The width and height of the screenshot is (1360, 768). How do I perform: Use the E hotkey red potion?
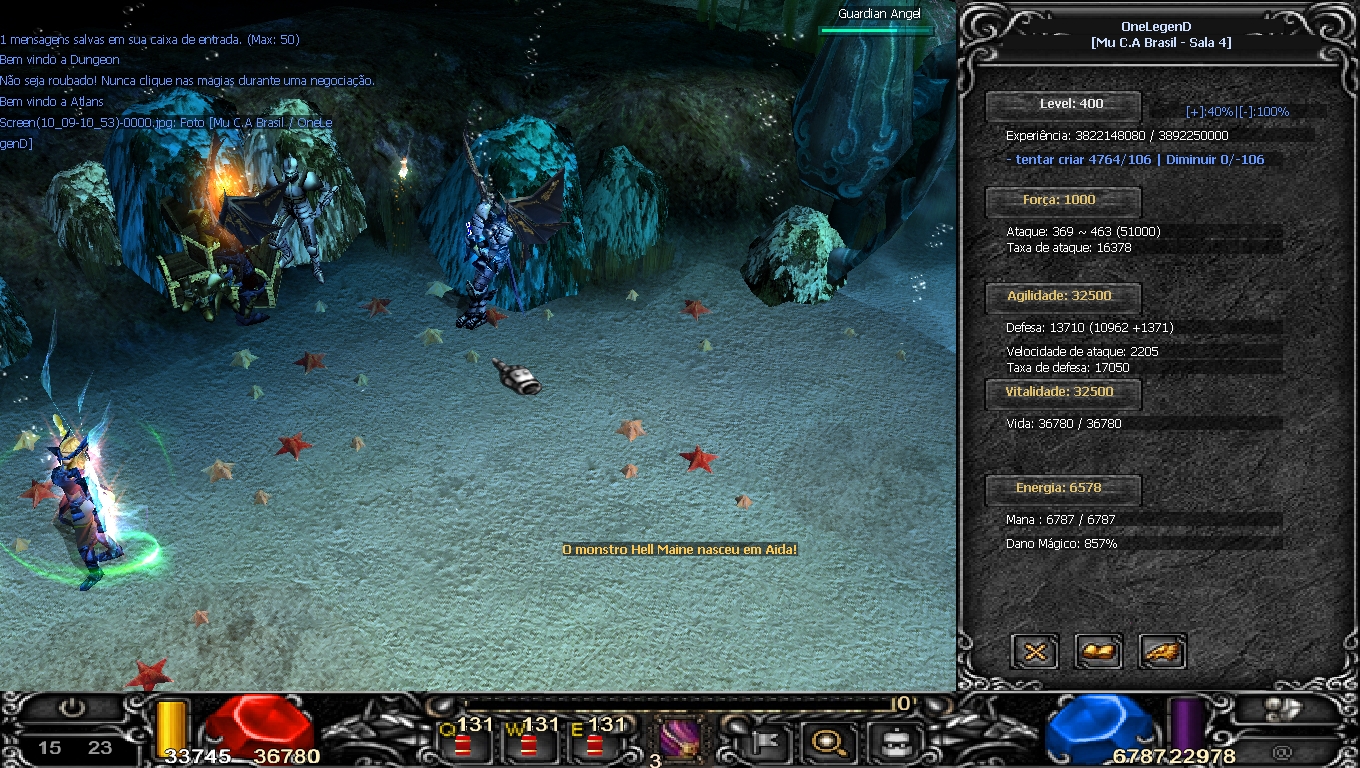click(594, 744)
